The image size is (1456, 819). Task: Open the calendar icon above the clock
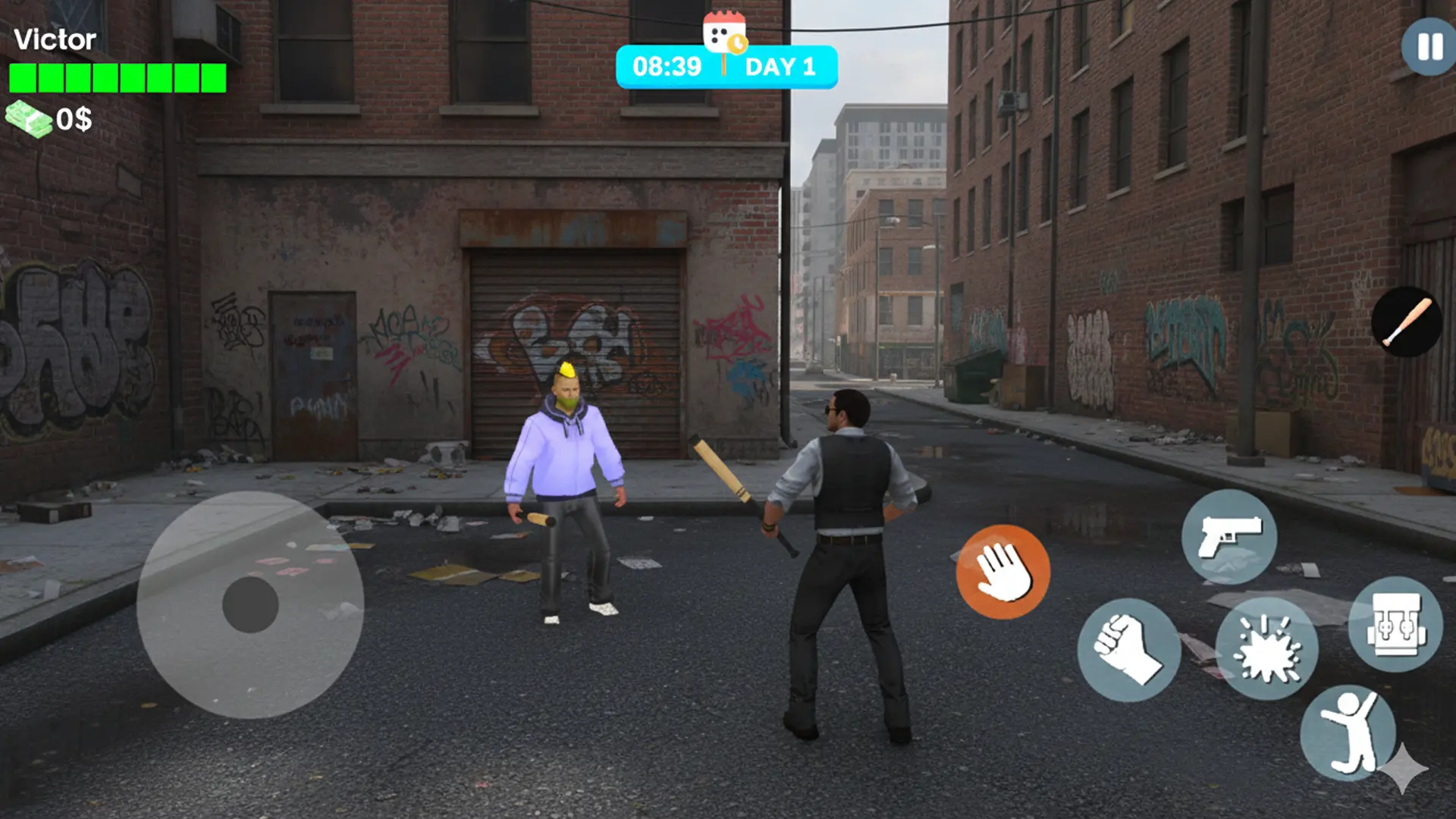[x=724, y=32]
